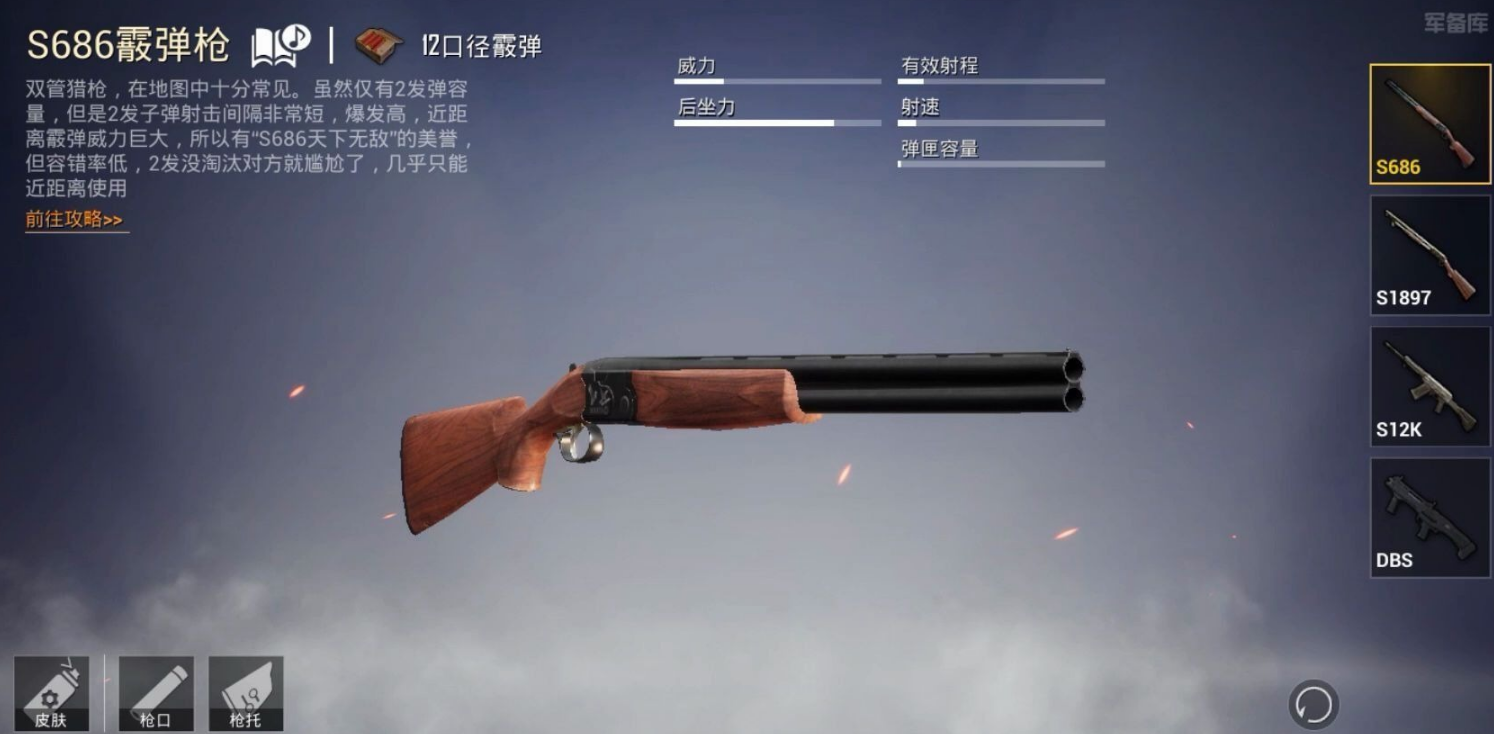Reset weapon rotation with circular arrow icon
This screenshot has width=1494, height=734.
tap(1314, 704)
